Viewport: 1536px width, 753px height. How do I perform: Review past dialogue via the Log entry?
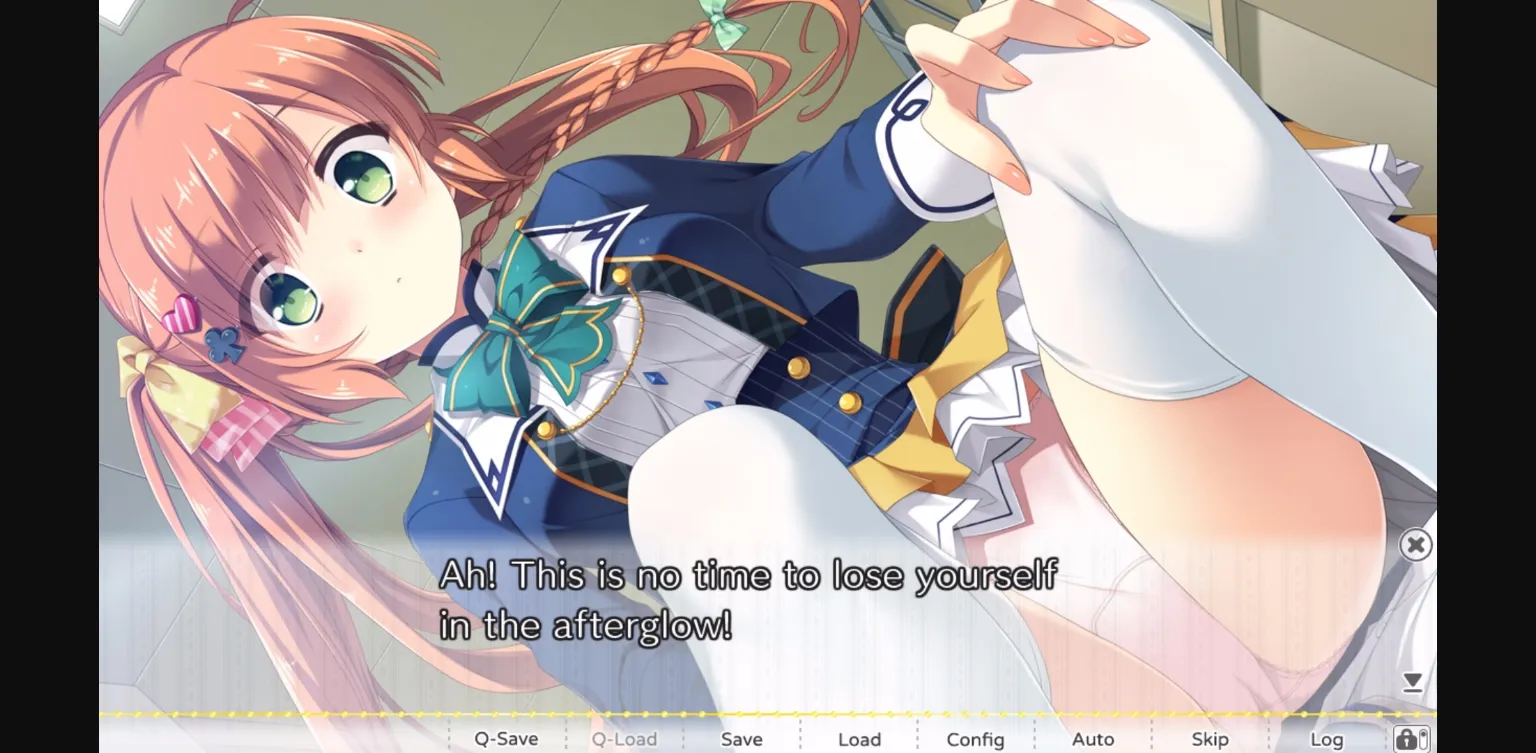pyautogui.click(x=1327, y=738)
